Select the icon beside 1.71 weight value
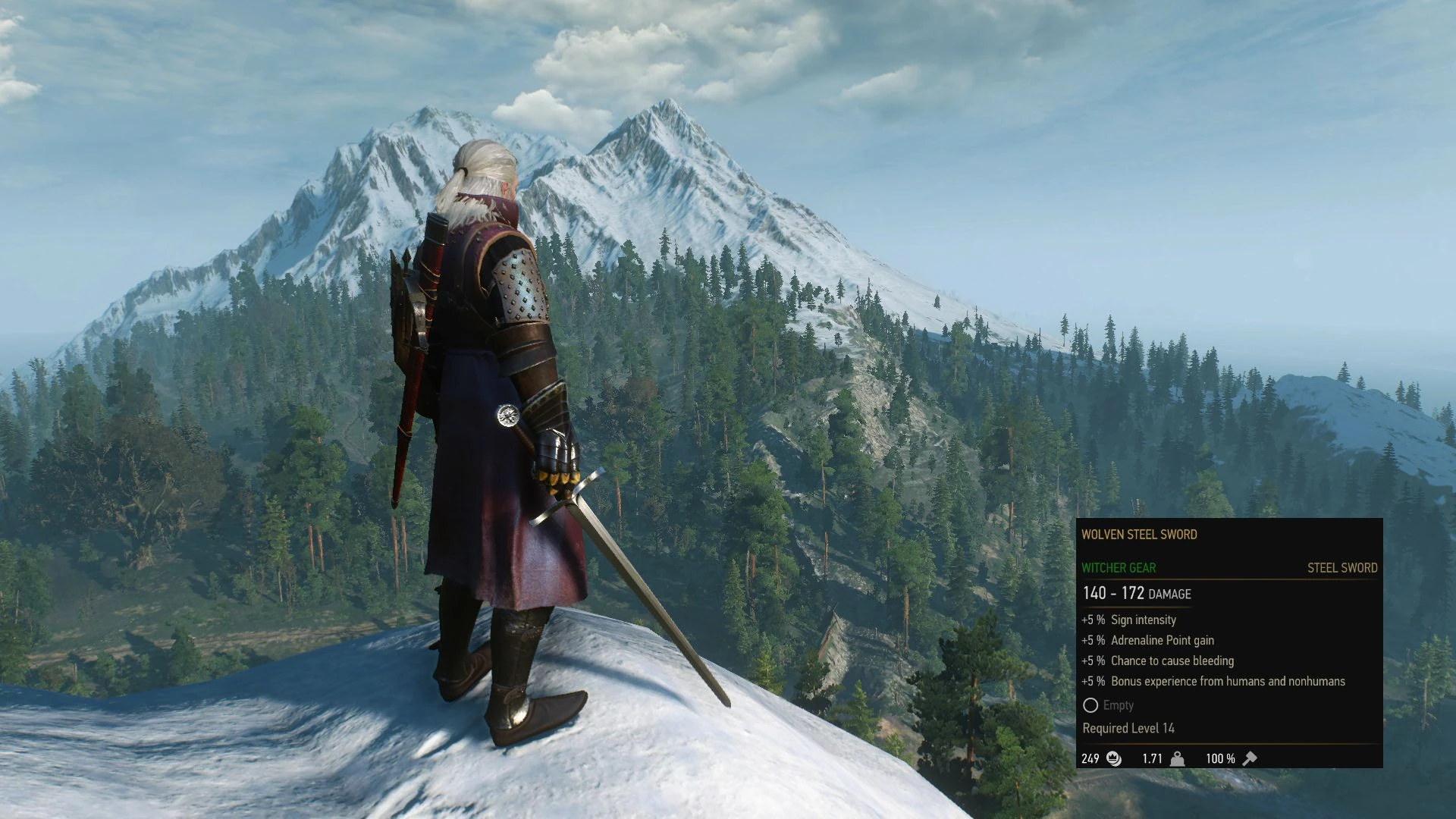The width and height of the screenshot is (1456, 819). pyautogui.click(x=1178, y=758)
